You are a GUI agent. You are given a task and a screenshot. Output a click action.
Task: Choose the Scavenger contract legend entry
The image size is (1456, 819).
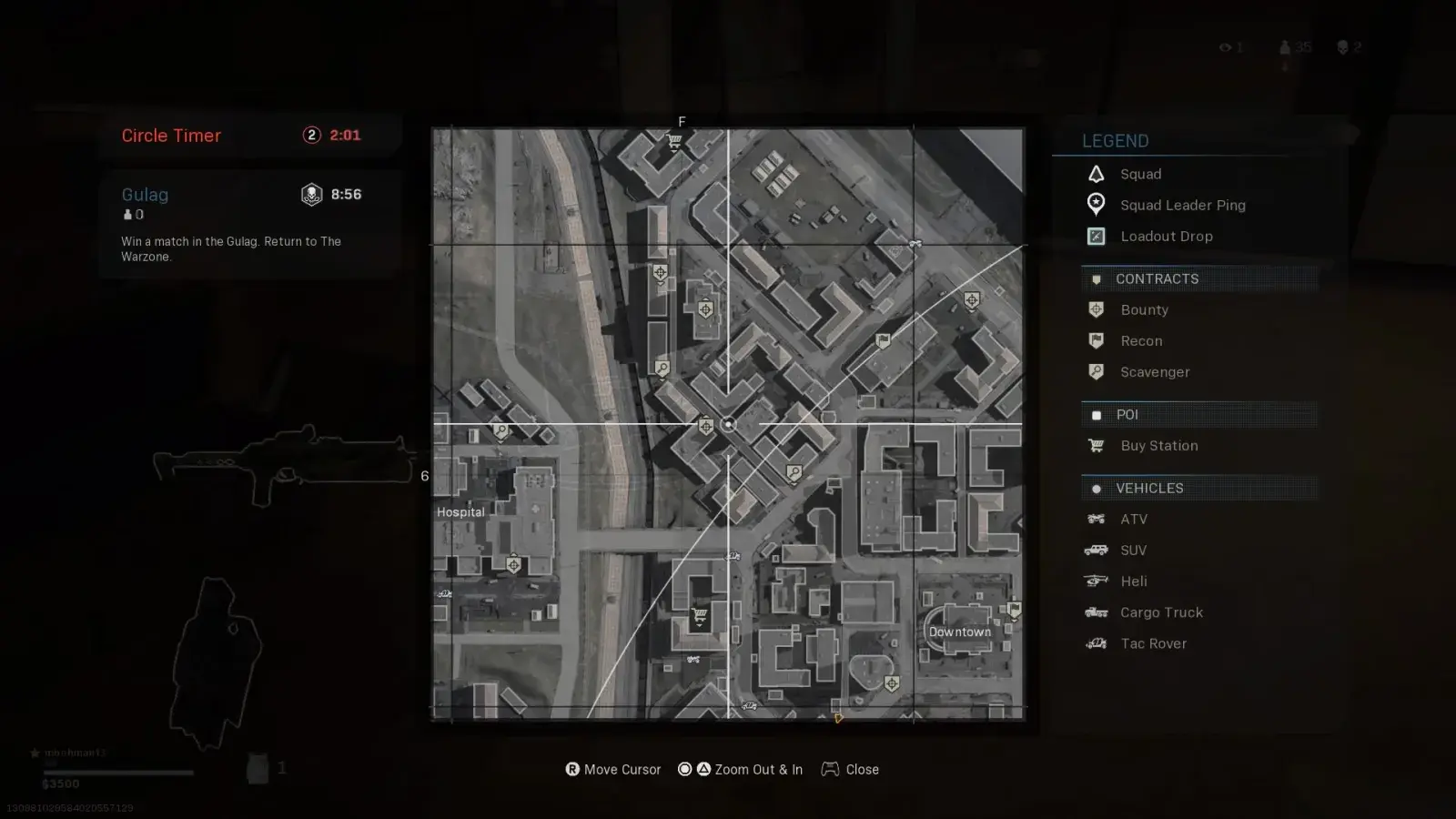(x=1155, y=371)
